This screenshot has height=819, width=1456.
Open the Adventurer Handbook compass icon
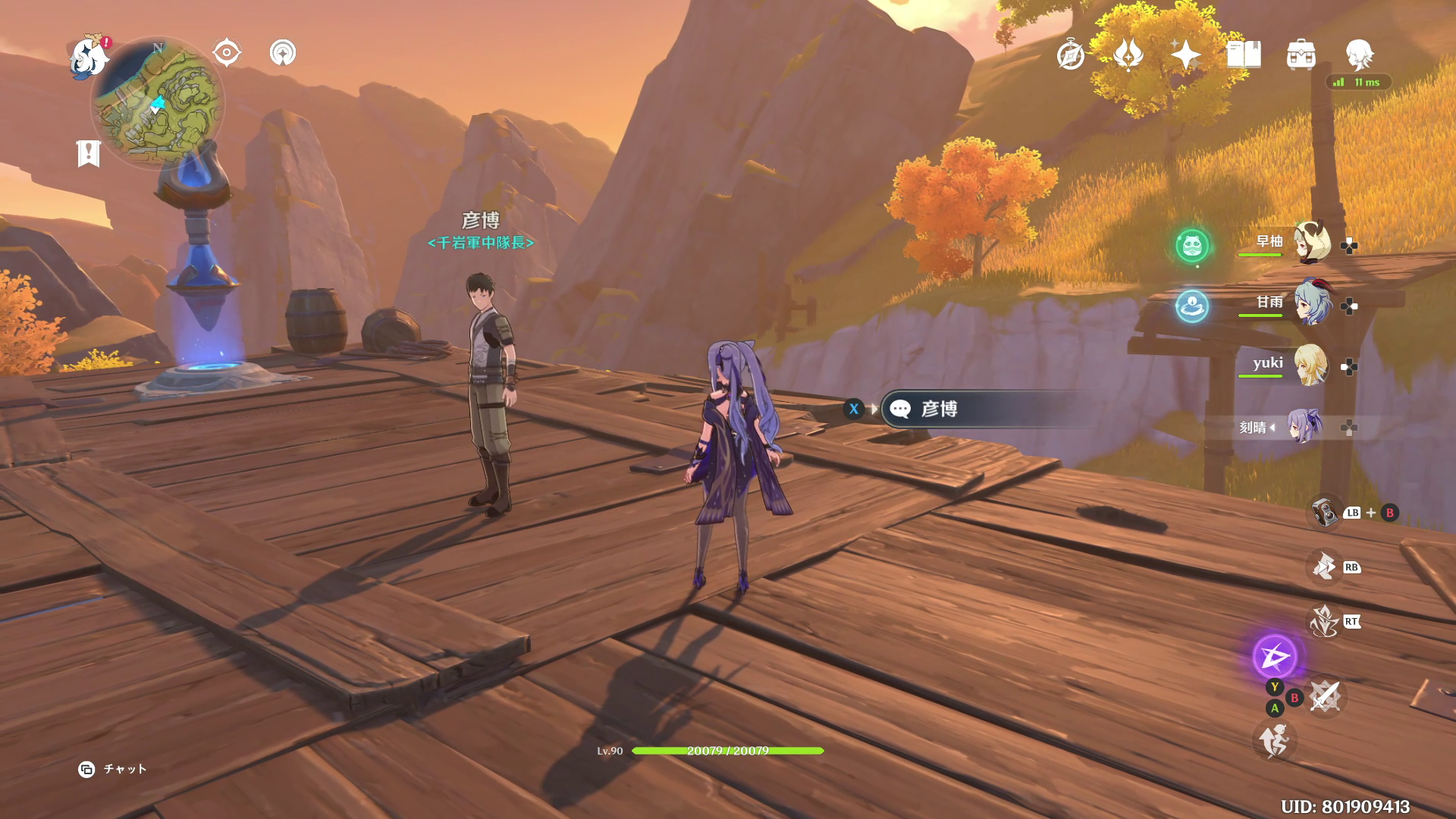click(x=1071, y=55)
